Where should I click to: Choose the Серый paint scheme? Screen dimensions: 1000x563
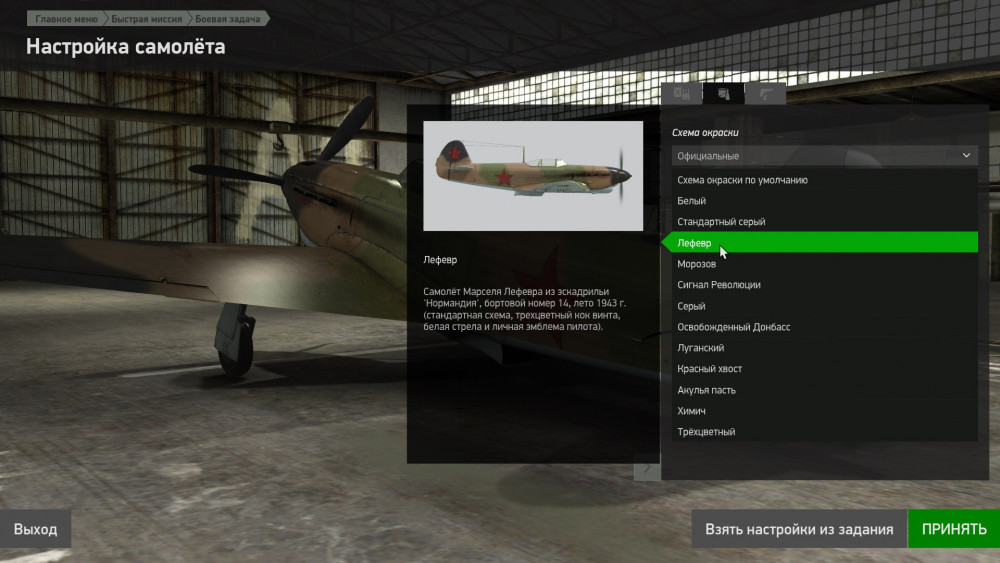coord(692,306)
